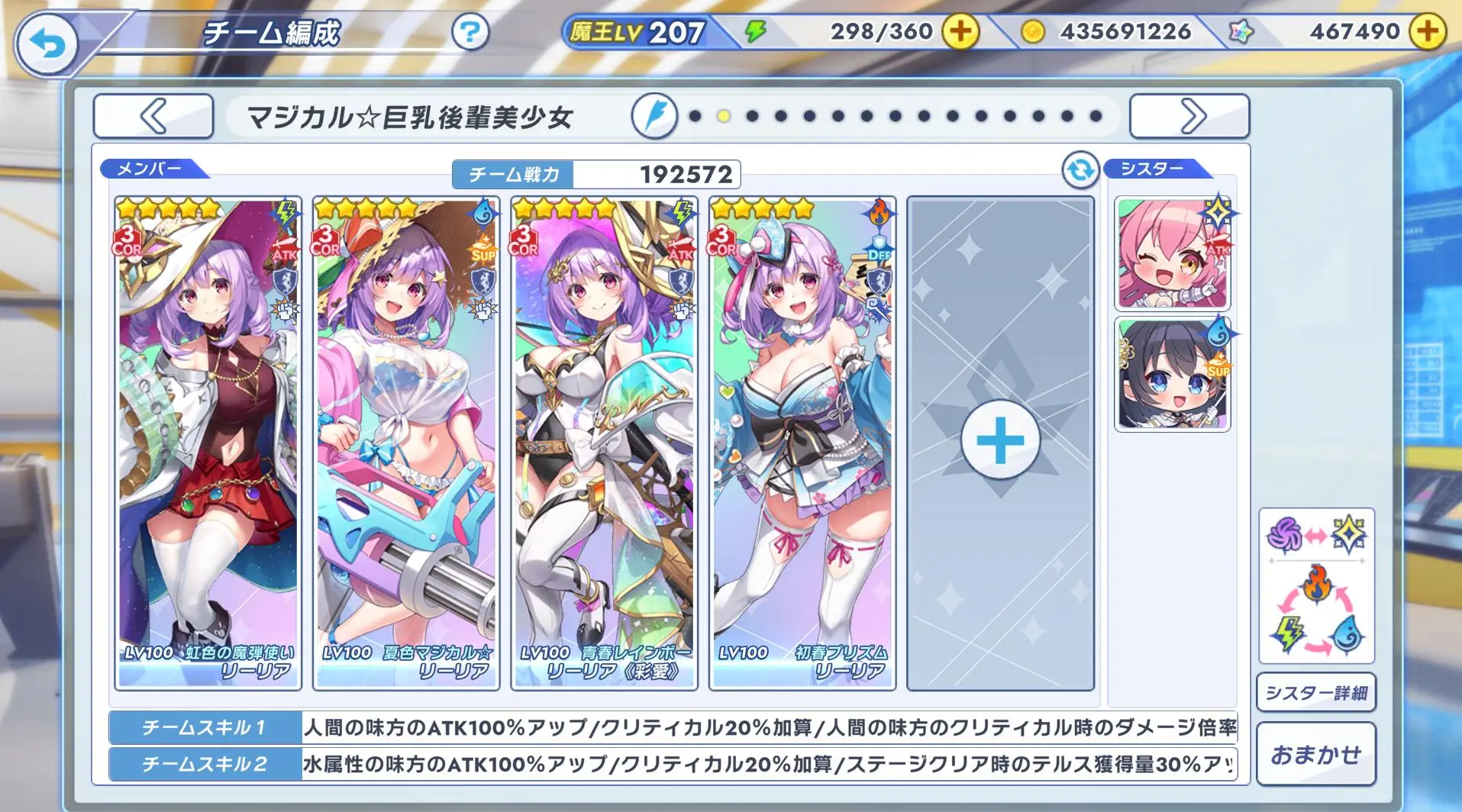This screenshot has width=1462, height=812.
Task: Go back with the return arrow button
Action: point(47,45)
